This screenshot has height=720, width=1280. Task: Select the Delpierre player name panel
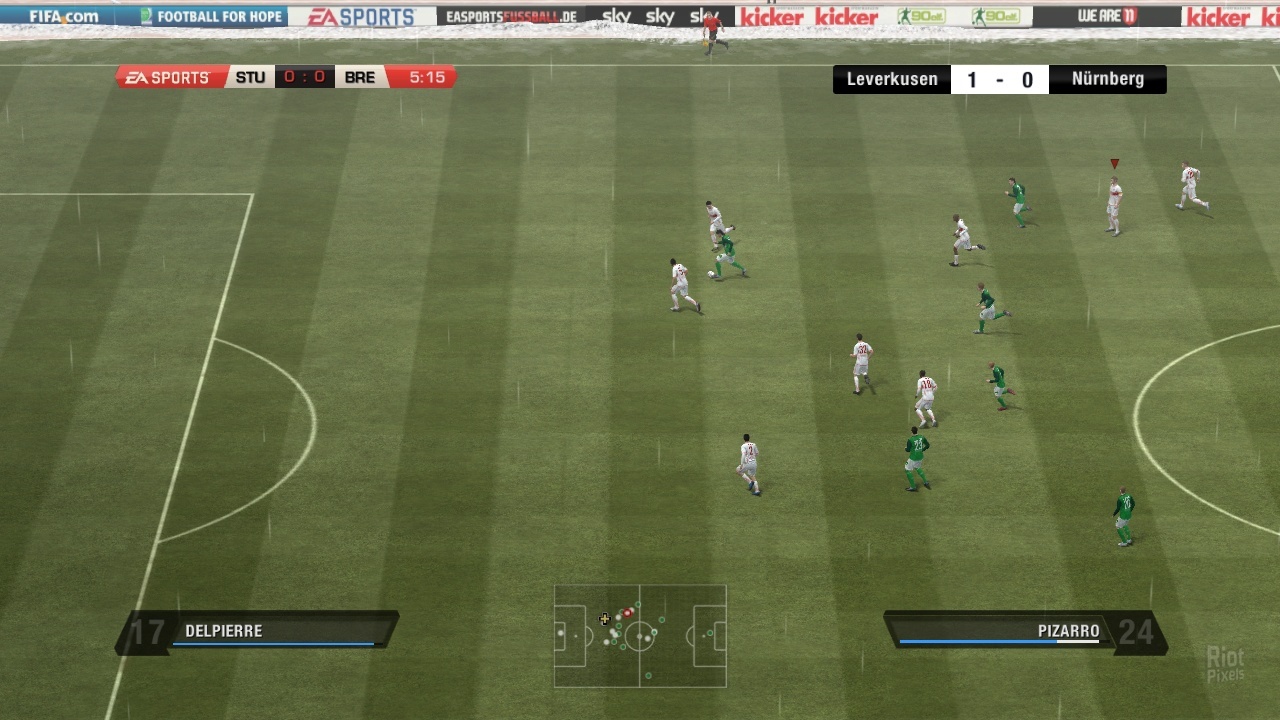(258, 632)
